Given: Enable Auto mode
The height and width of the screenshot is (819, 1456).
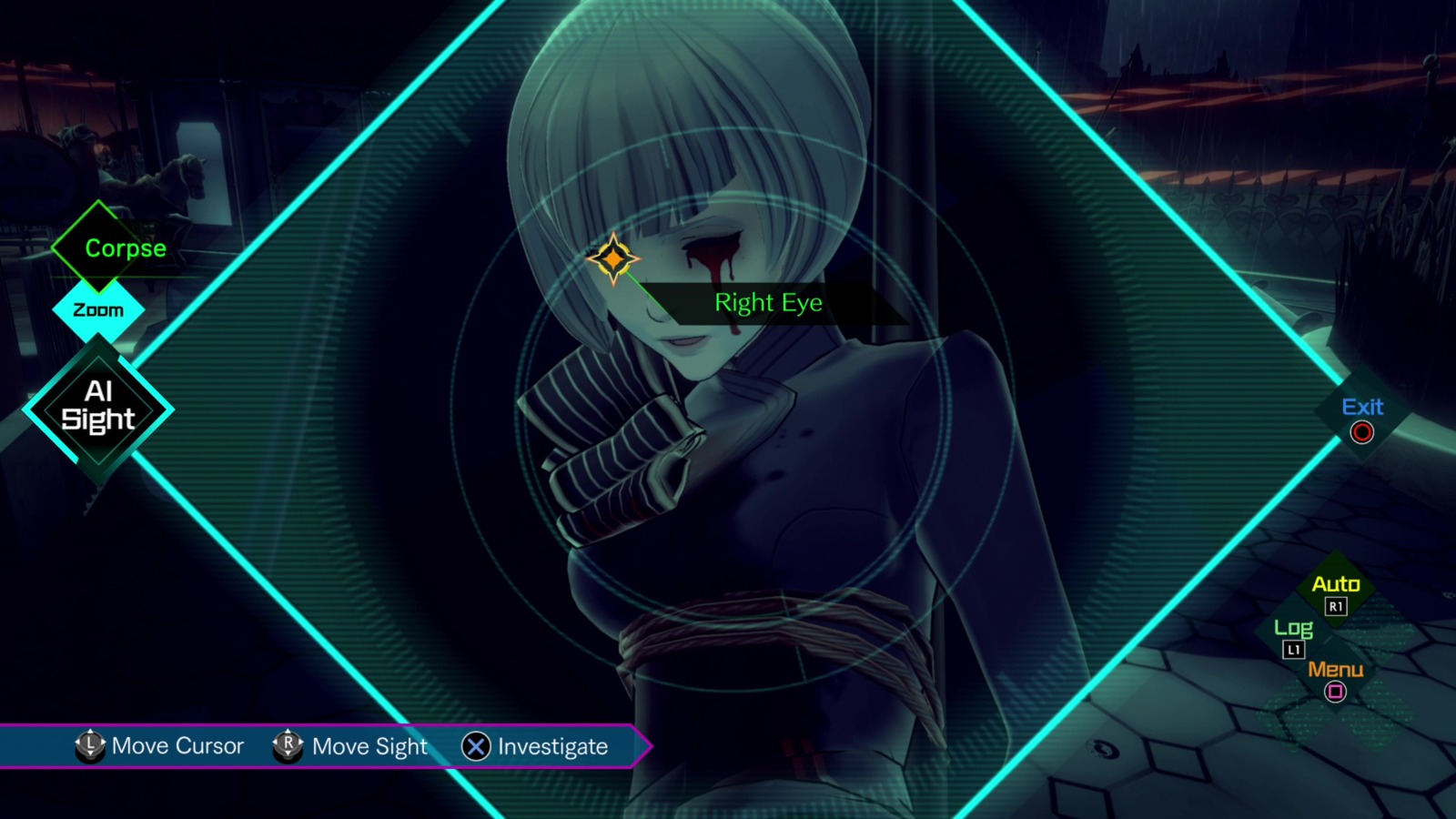Looking at the screenshot, I should point(1334,585).
